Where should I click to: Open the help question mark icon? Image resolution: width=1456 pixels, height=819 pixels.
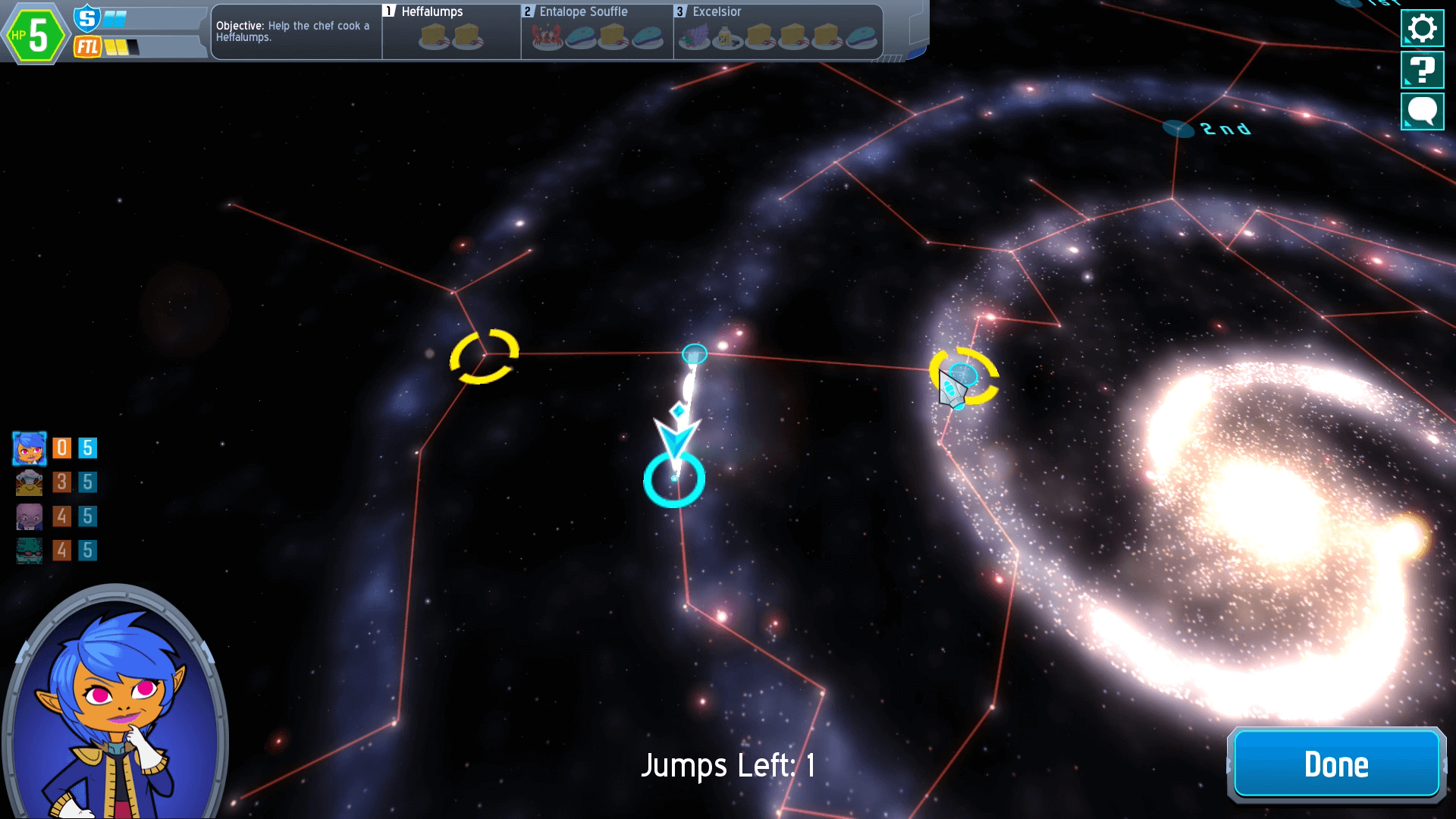coord(1422,69)
